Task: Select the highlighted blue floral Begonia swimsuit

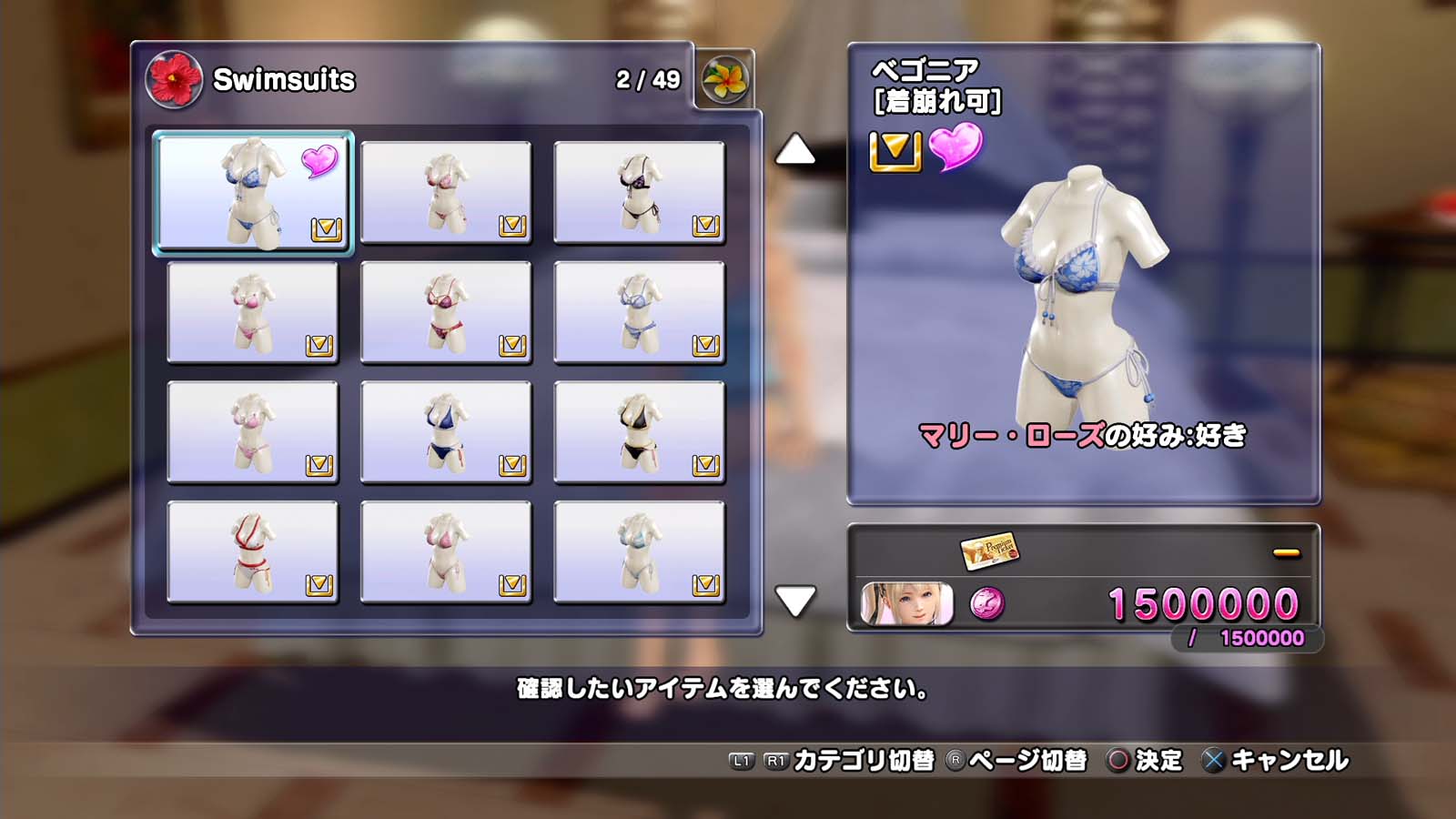Action: click(x=252, y=192)
